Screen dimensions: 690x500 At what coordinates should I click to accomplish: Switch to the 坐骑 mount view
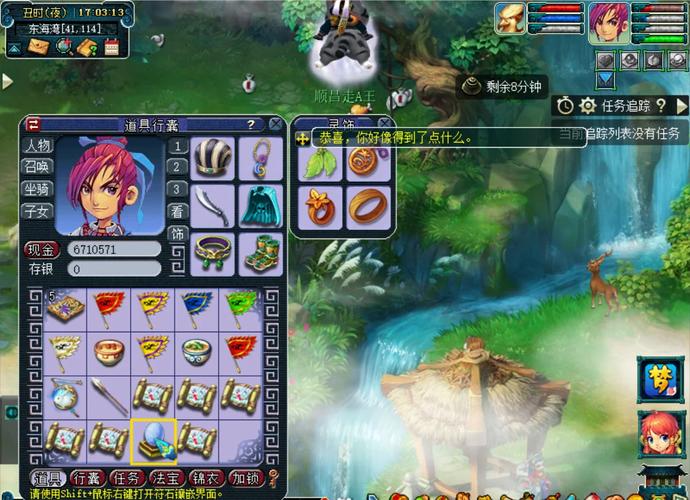pyautogui.click(x=37, y=189)
